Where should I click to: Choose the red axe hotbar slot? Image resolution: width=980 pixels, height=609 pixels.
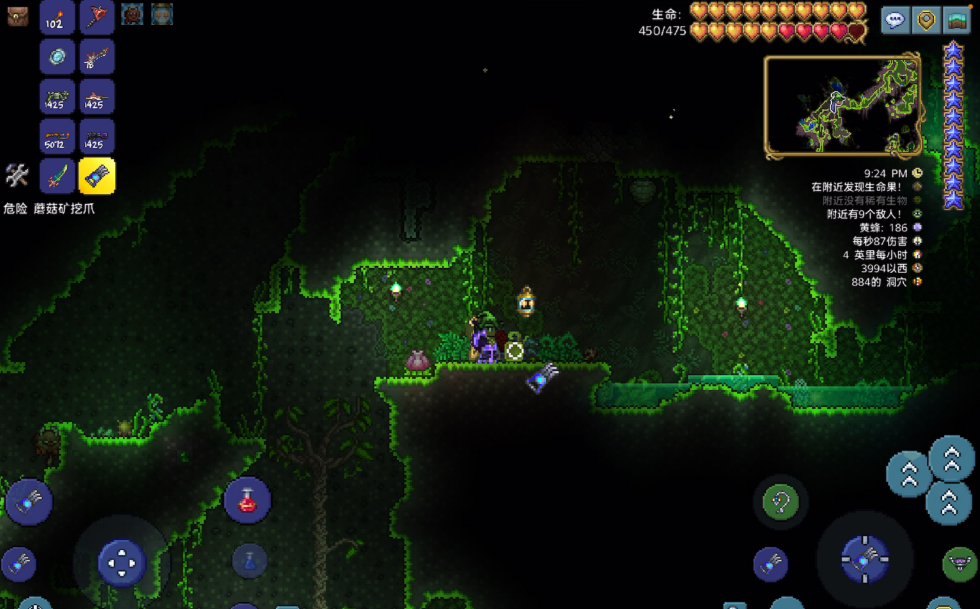(97, 17)
